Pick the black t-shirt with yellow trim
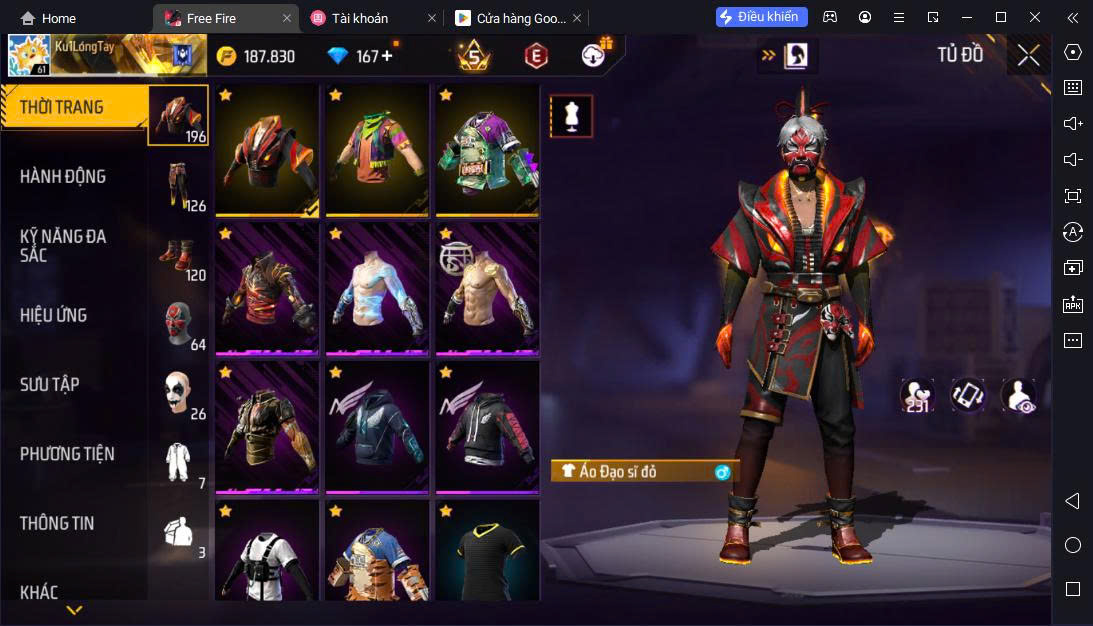Image resolution: width=1093 pixels, height=626 pixels. point(487,555)
